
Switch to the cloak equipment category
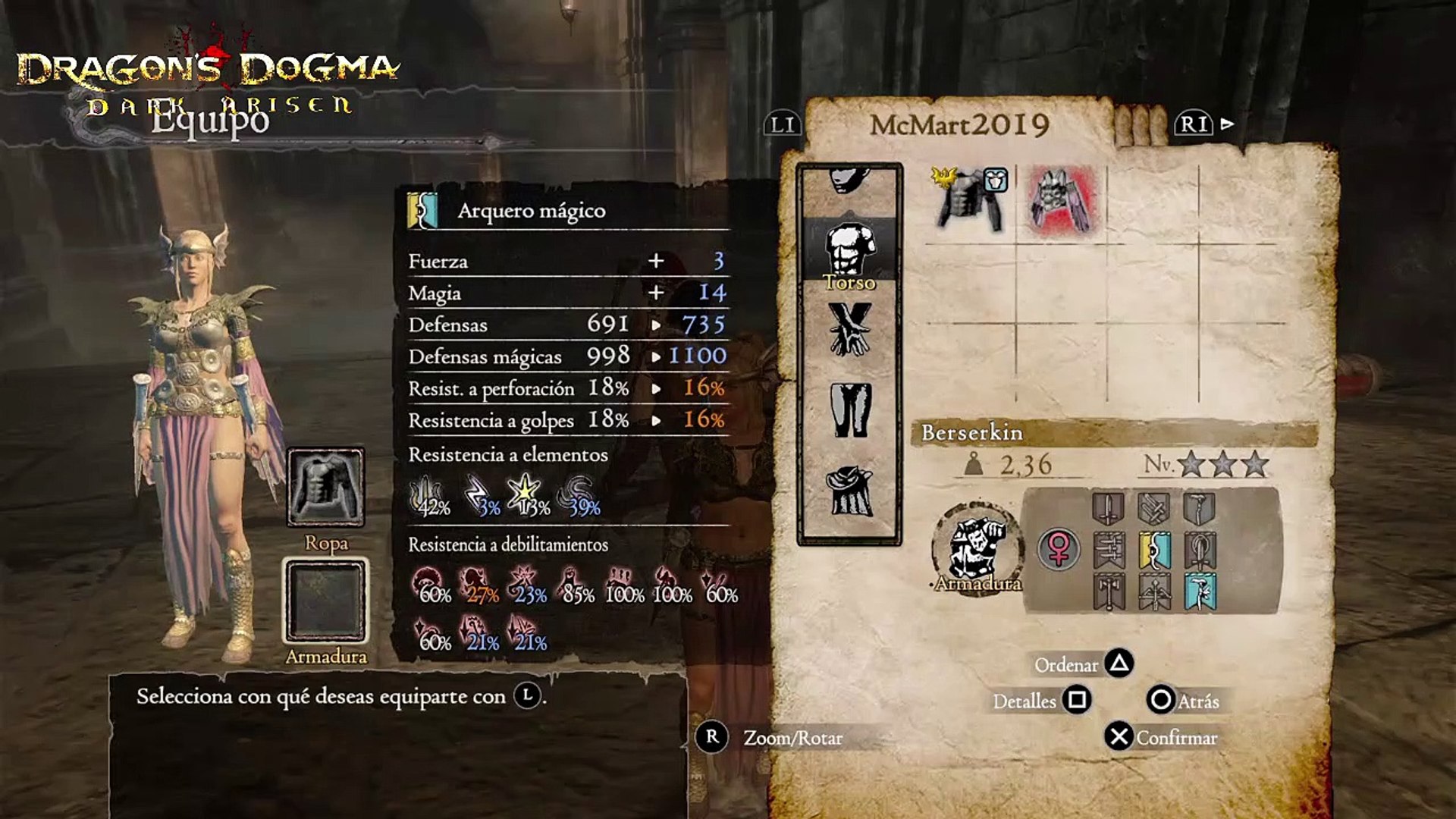[849, 491]
